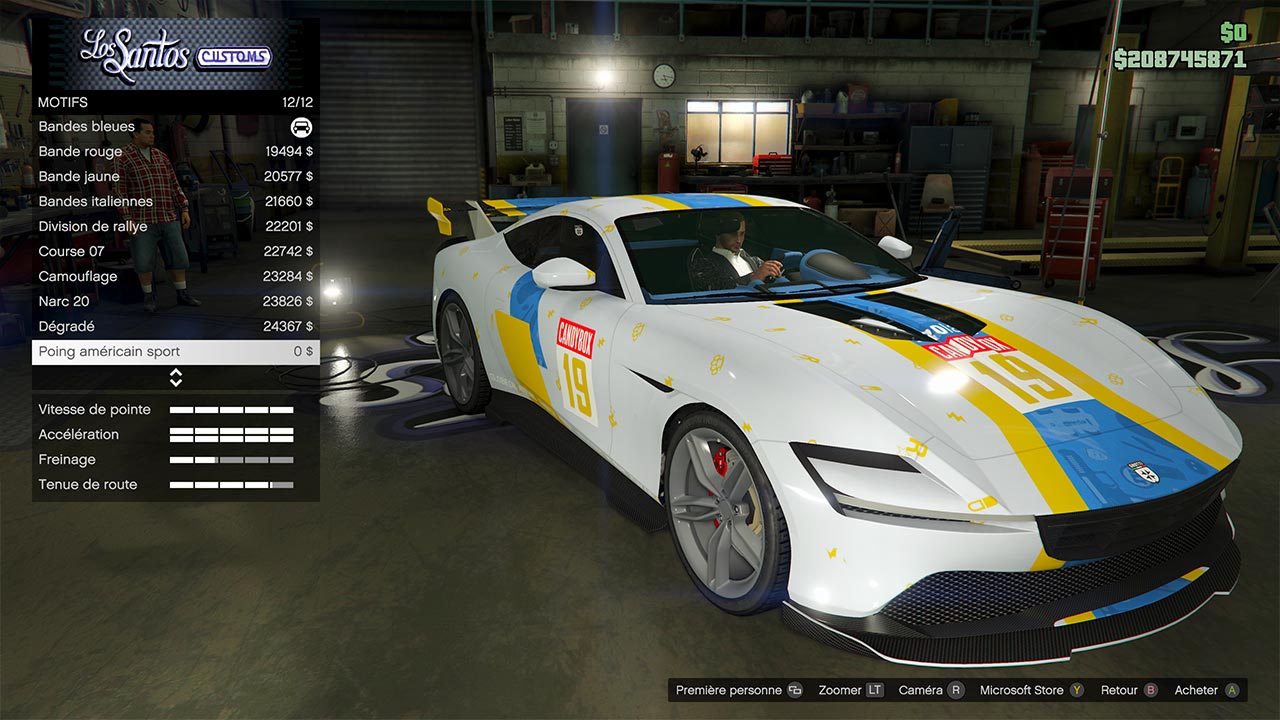Select the Dégradé livery option

tap(175, 327)
